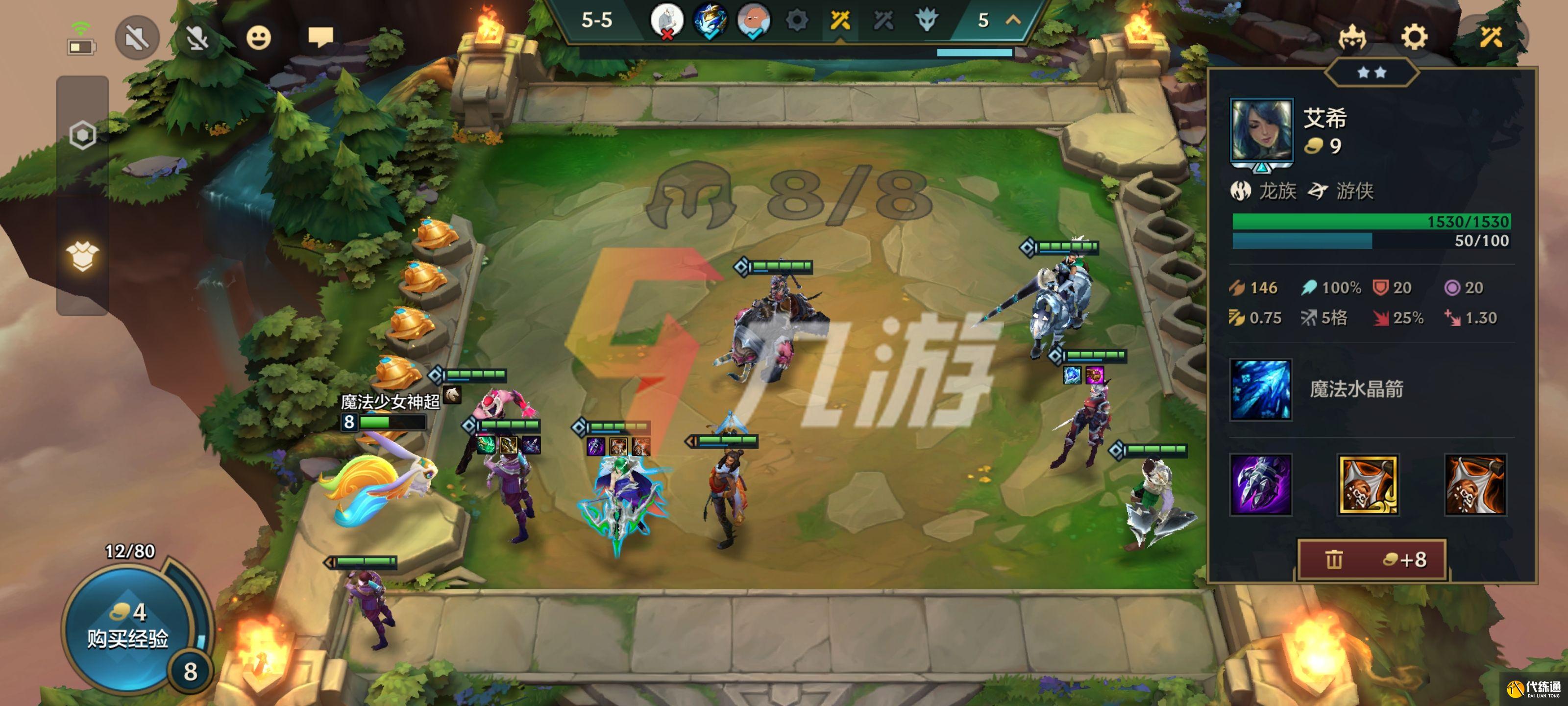This screenshot has width=1568, height=706.
Task: Select the 魔法水晶箭 ability icon
Action: coord(1260,390)
